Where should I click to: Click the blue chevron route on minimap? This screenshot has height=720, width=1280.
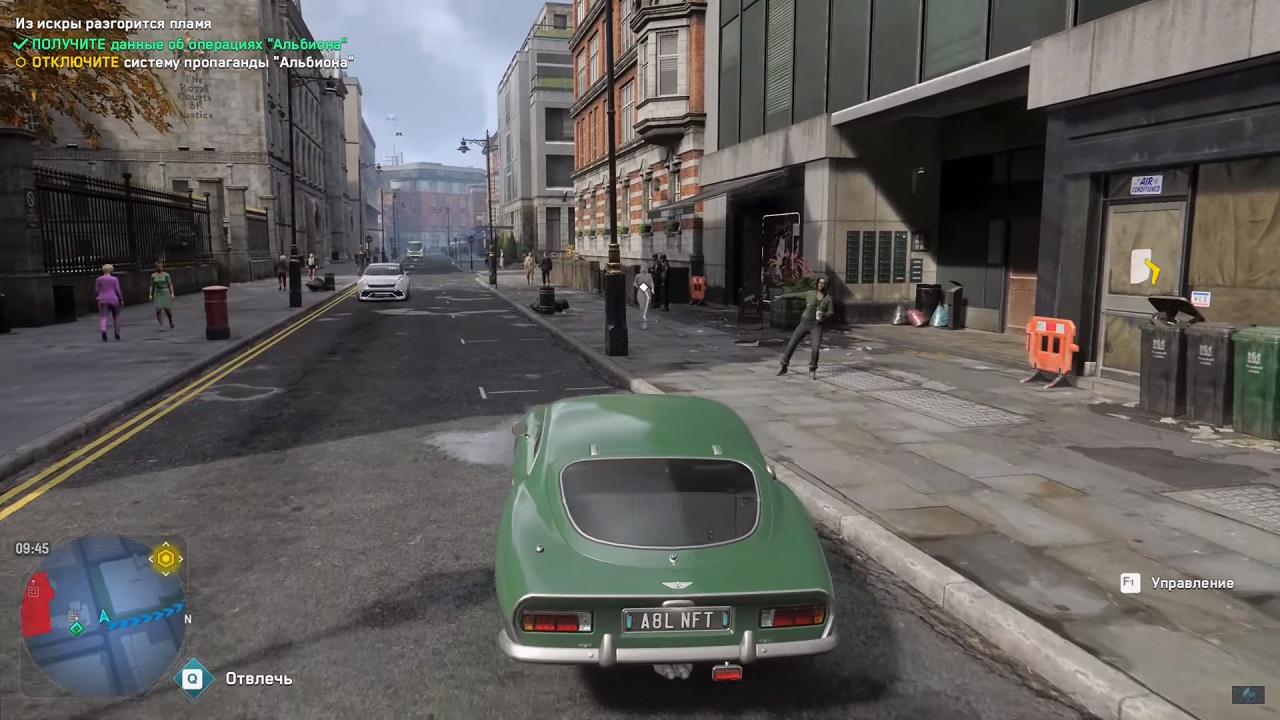[x=146, y=615]
